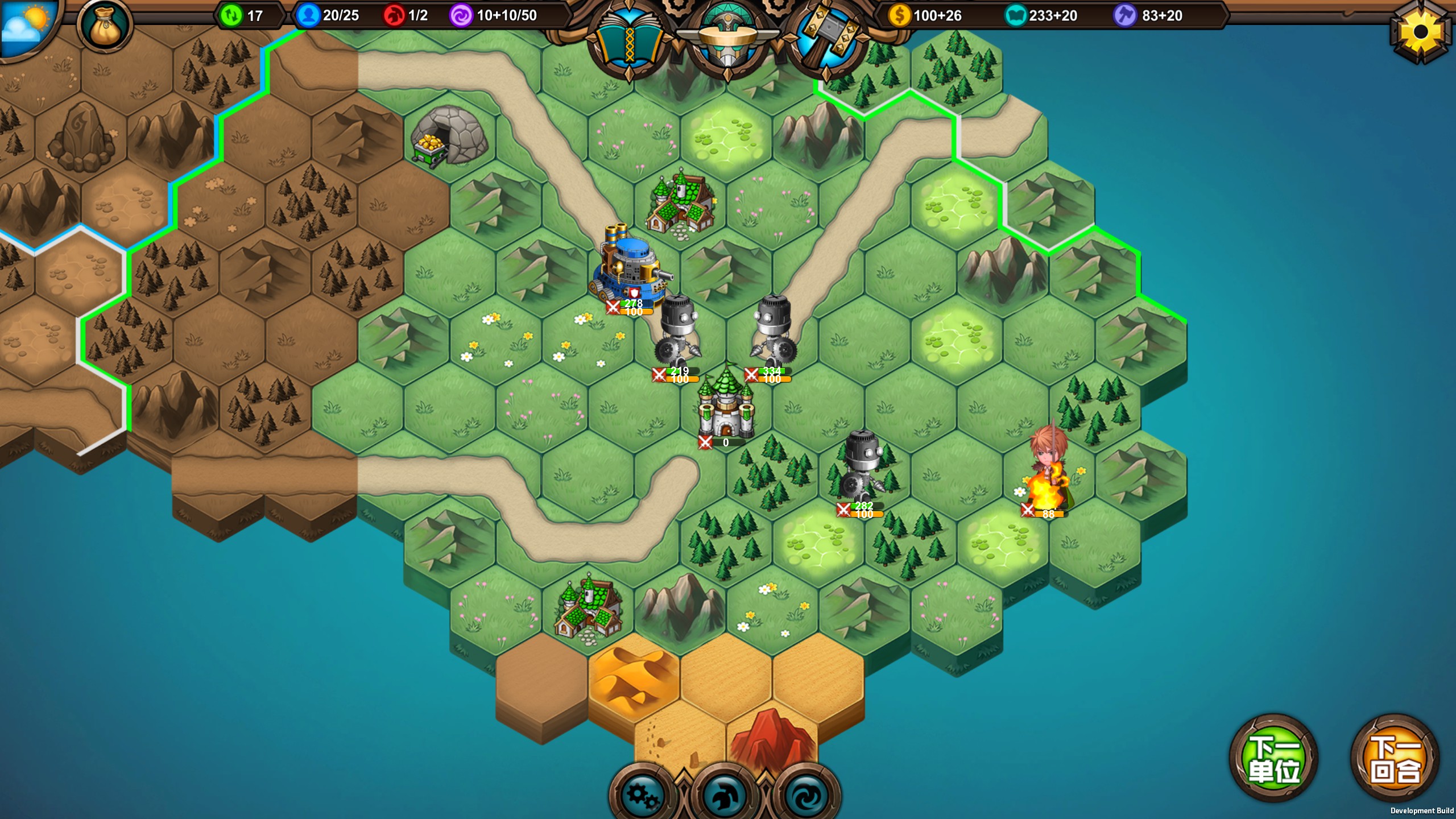Select the robot unit with 219 health
The image size is (1456, 819).
678,334
